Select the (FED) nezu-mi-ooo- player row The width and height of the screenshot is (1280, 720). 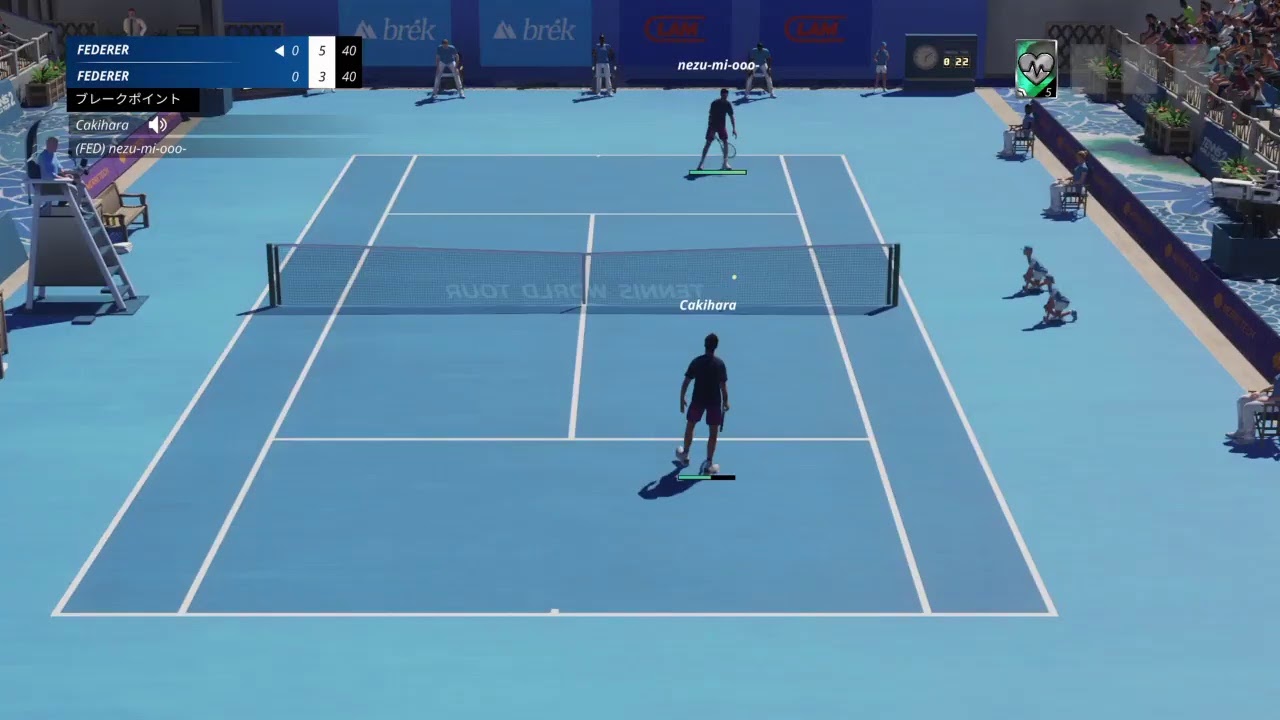click(131, 148)
